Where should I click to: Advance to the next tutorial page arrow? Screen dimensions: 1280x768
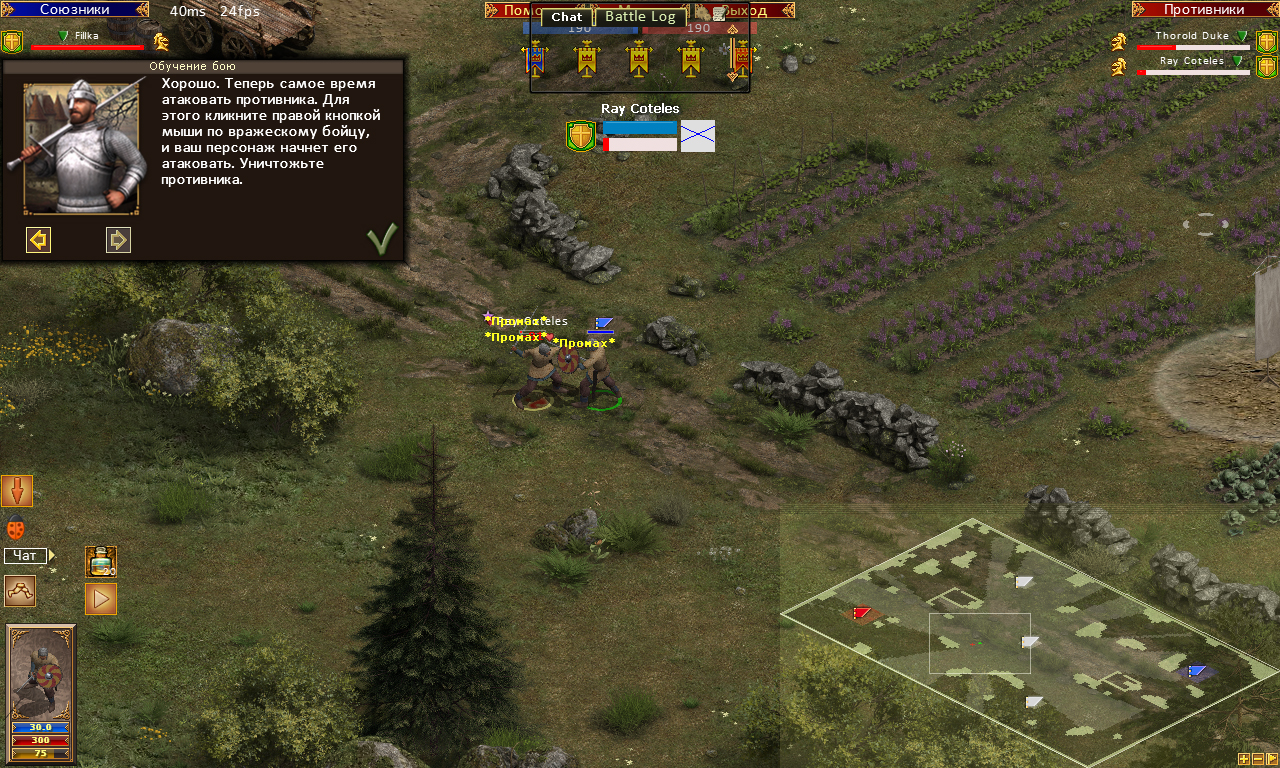[118, 240]
